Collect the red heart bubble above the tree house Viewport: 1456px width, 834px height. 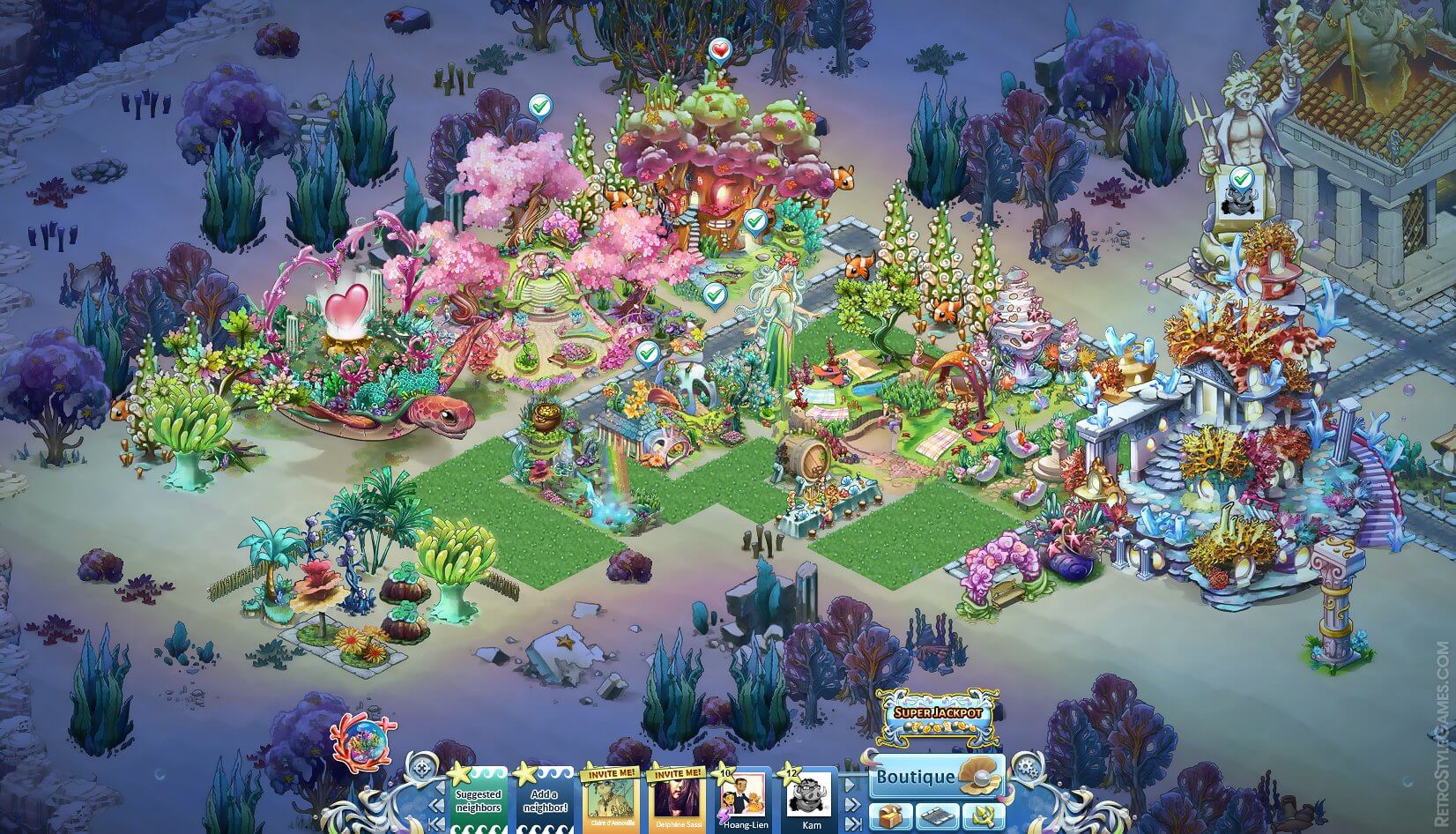[x=720, y=49]
